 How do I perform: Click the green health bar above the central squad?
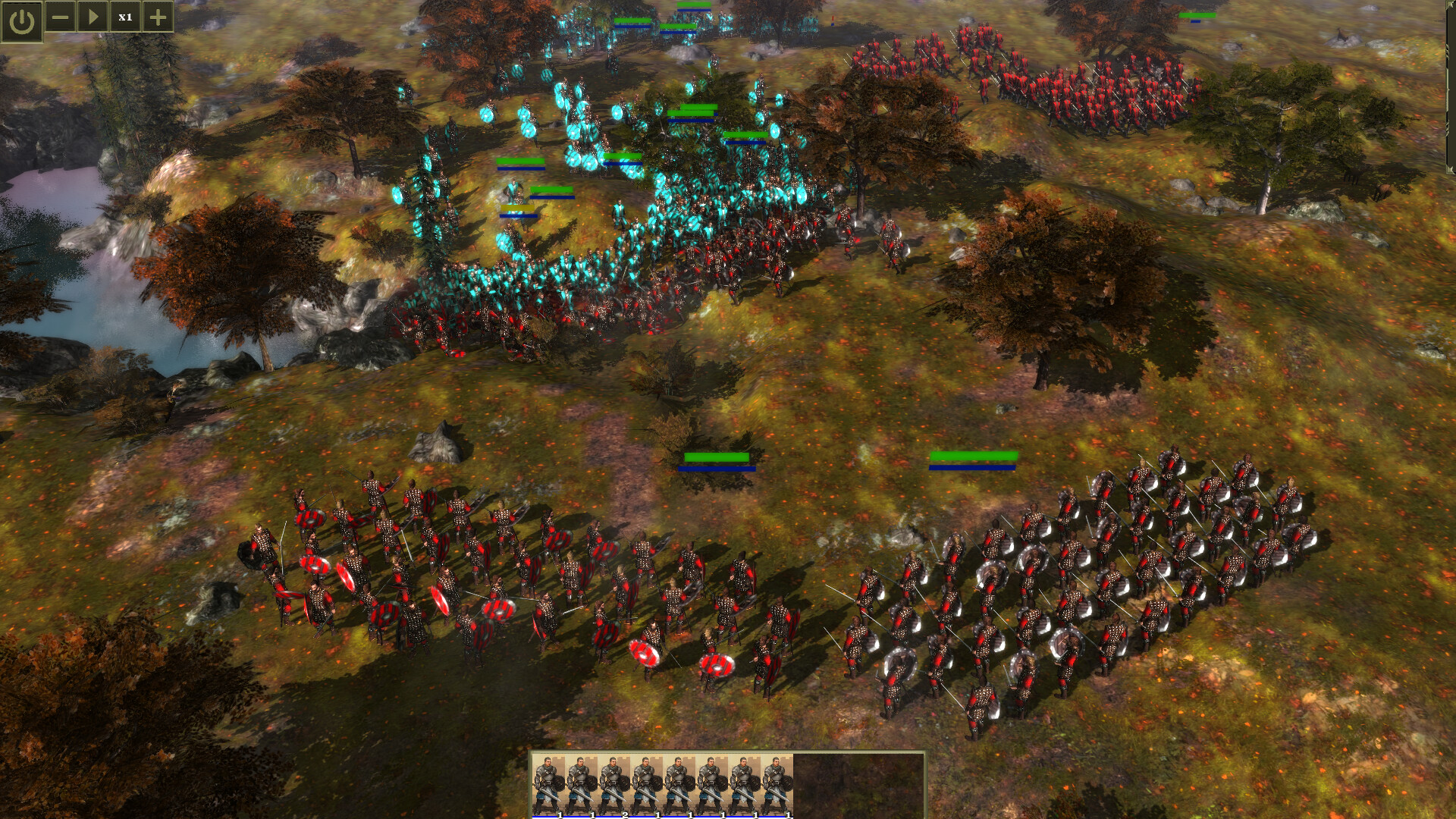click(x=716, y=457)
